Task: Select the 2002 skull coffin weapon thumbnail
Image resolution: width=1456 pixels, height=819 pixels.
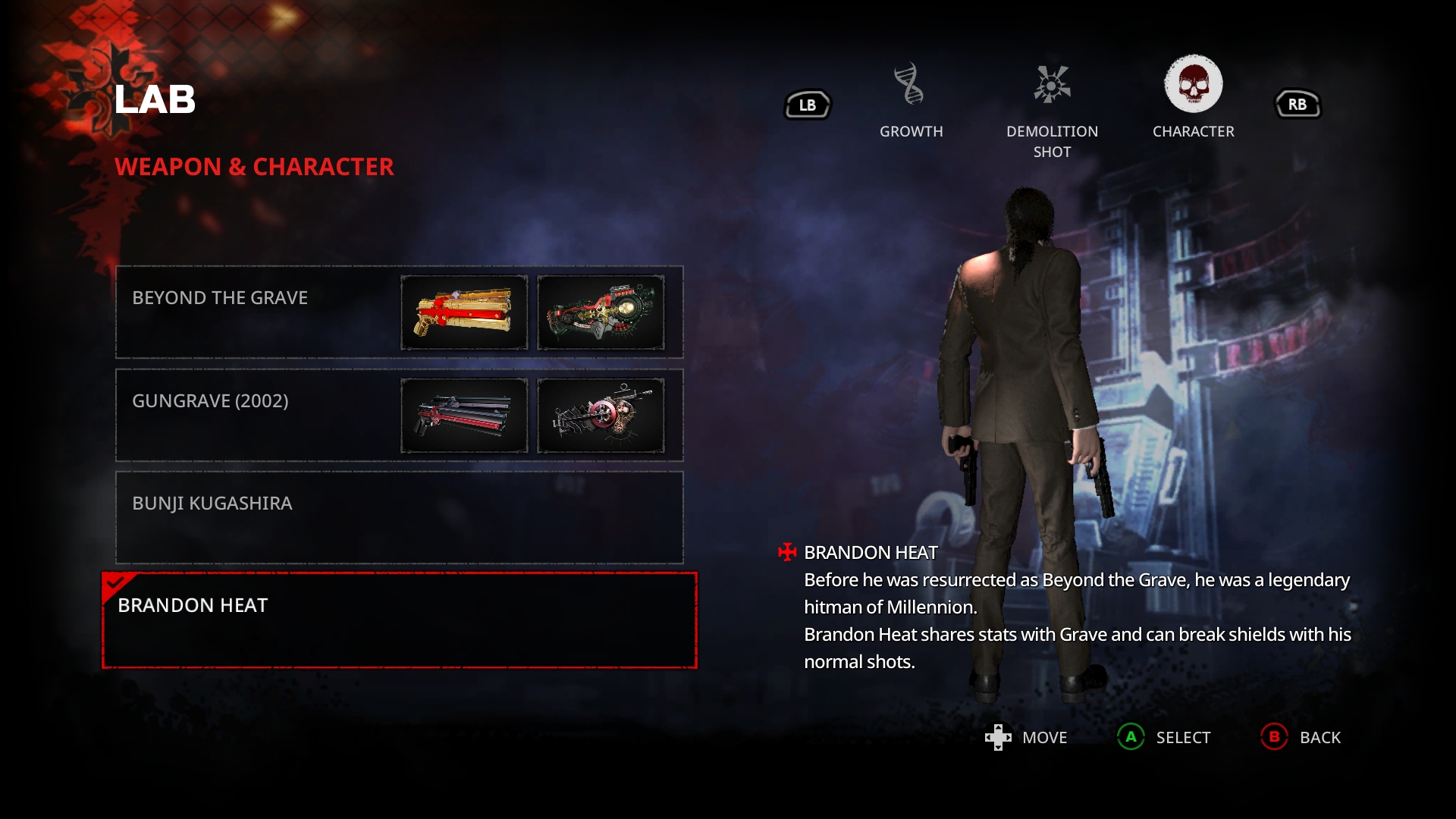Action: click(x=601, y=416)
